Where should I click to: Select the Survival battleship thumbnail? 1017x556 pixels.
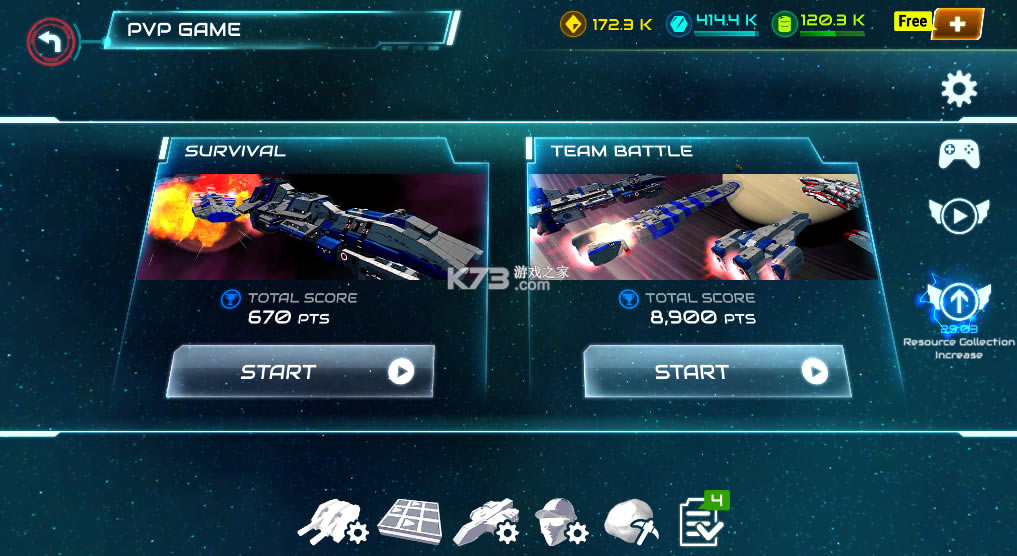tap(311, 227)
